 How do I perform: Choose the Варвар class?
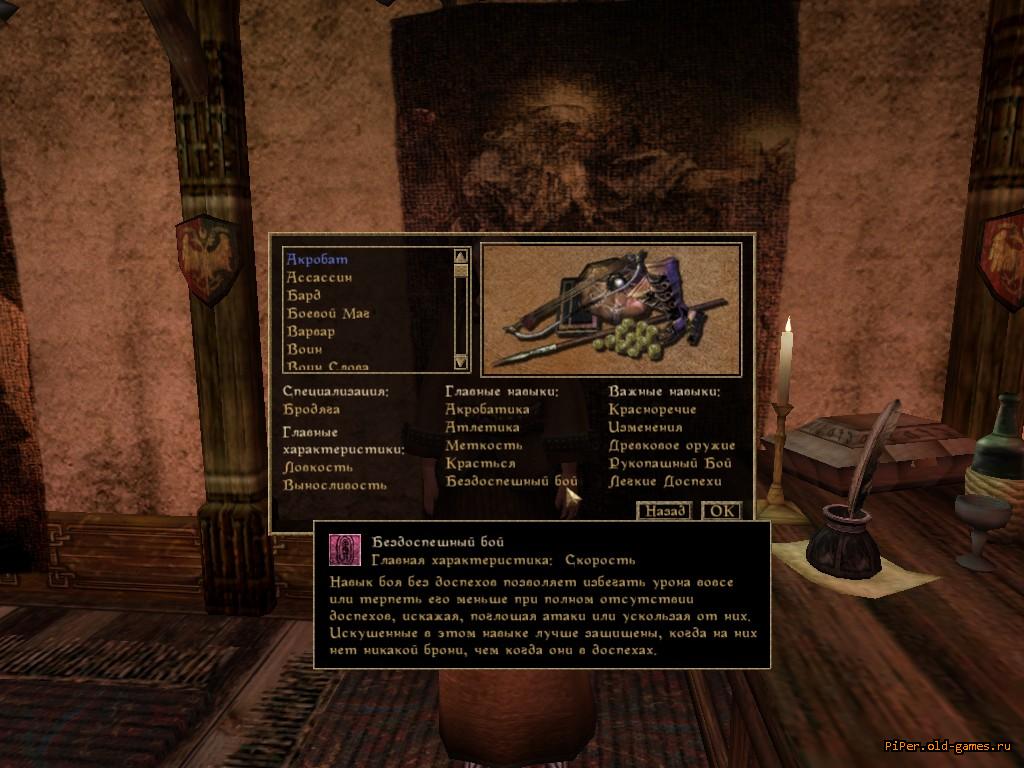[311, 332]
